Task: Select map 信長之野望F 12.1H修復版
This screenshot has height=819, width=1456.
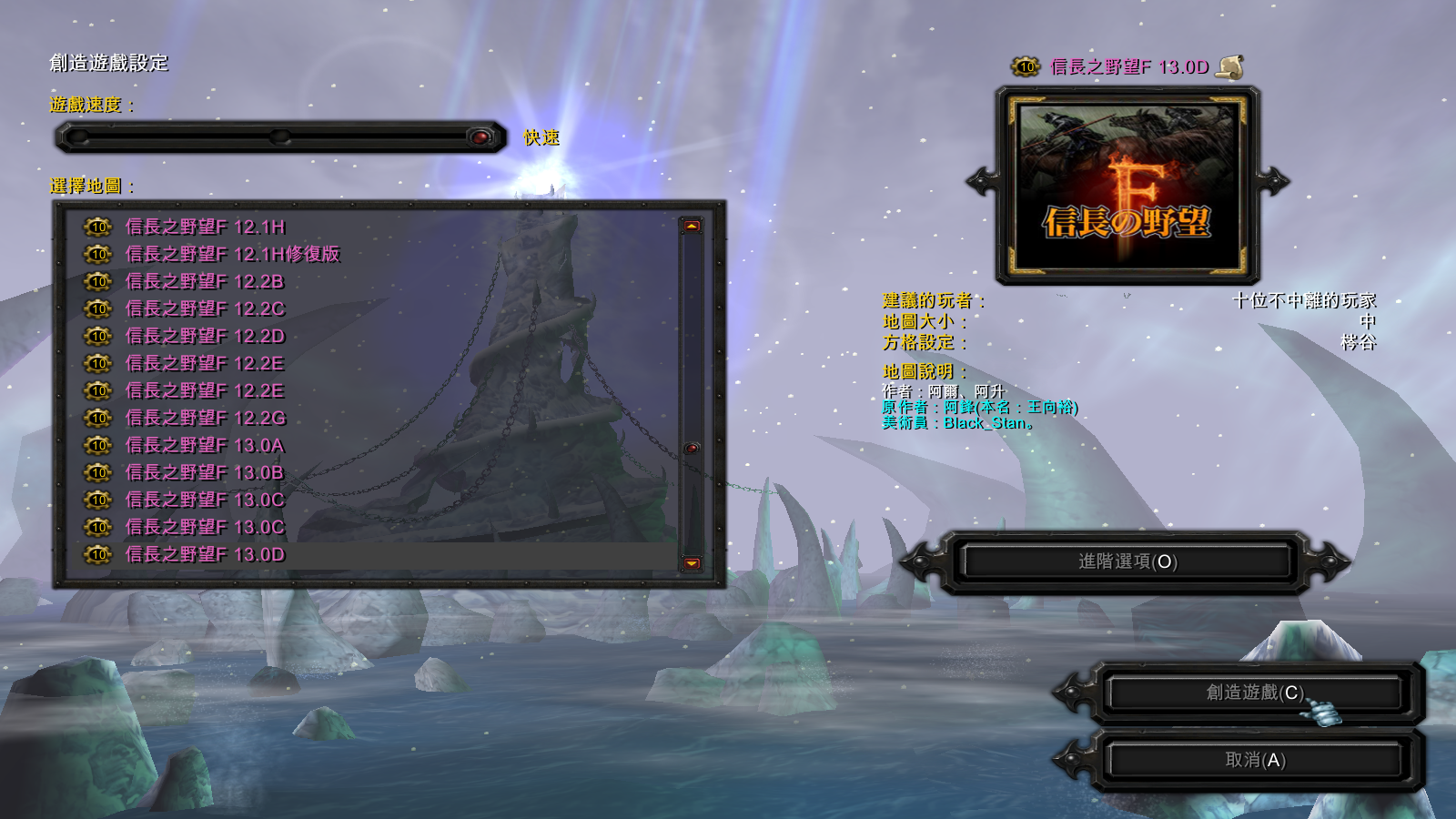Action: 232,254
